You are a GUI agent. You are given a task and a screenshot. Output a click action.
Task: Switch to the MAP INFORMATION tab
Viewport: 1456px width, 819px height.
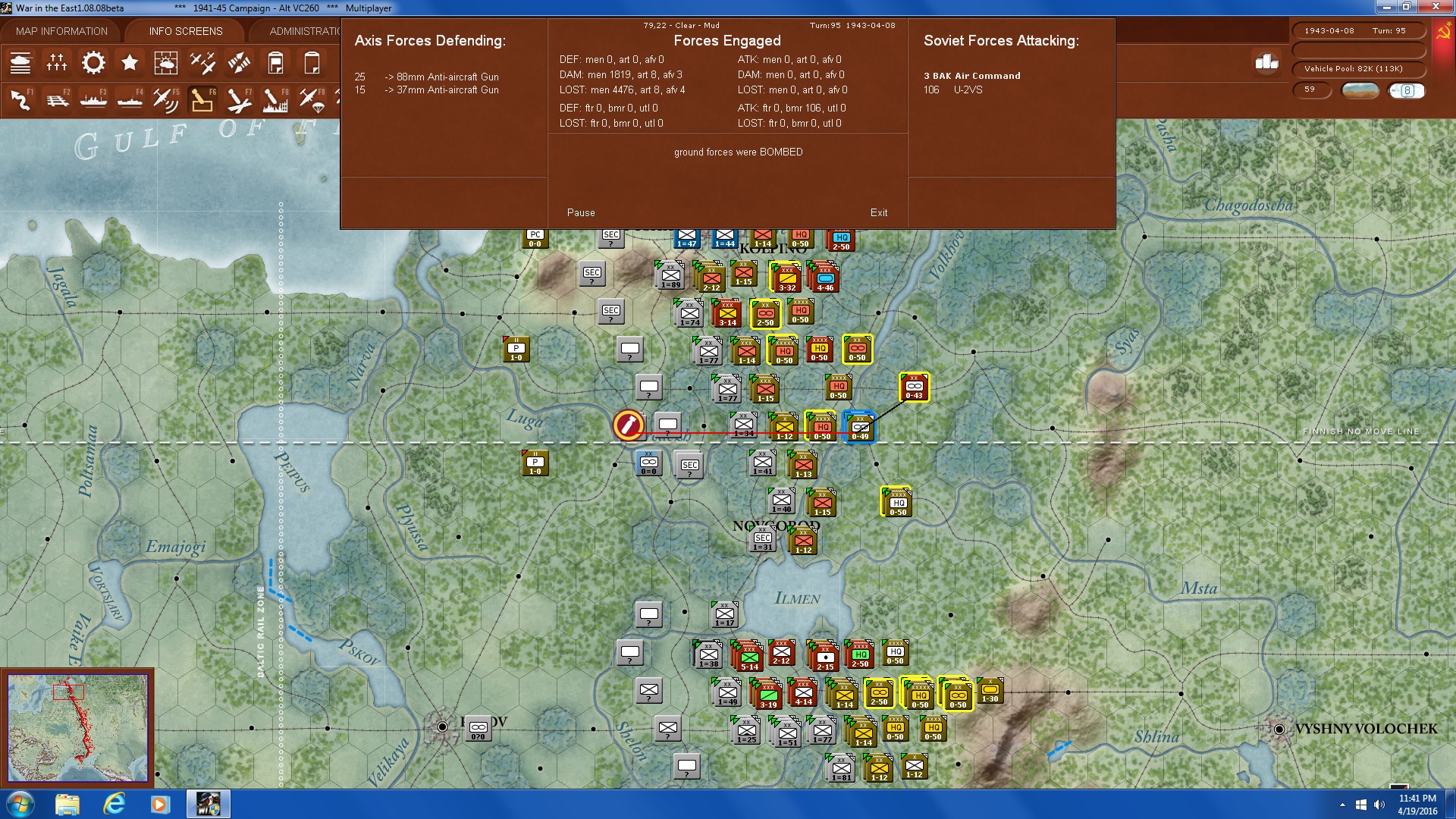pos(62,30)
